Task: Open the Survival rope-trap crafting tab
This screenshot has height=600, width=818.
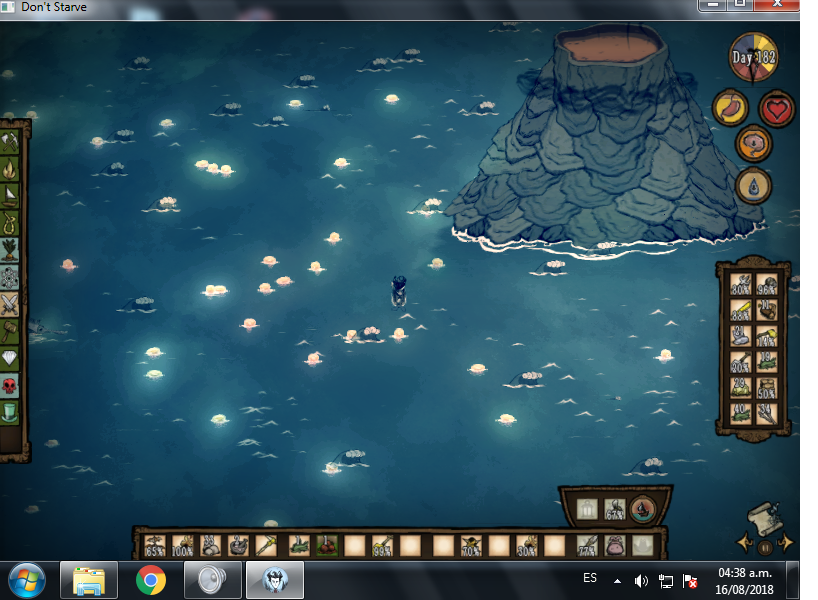Action: (x=11, y=220)
